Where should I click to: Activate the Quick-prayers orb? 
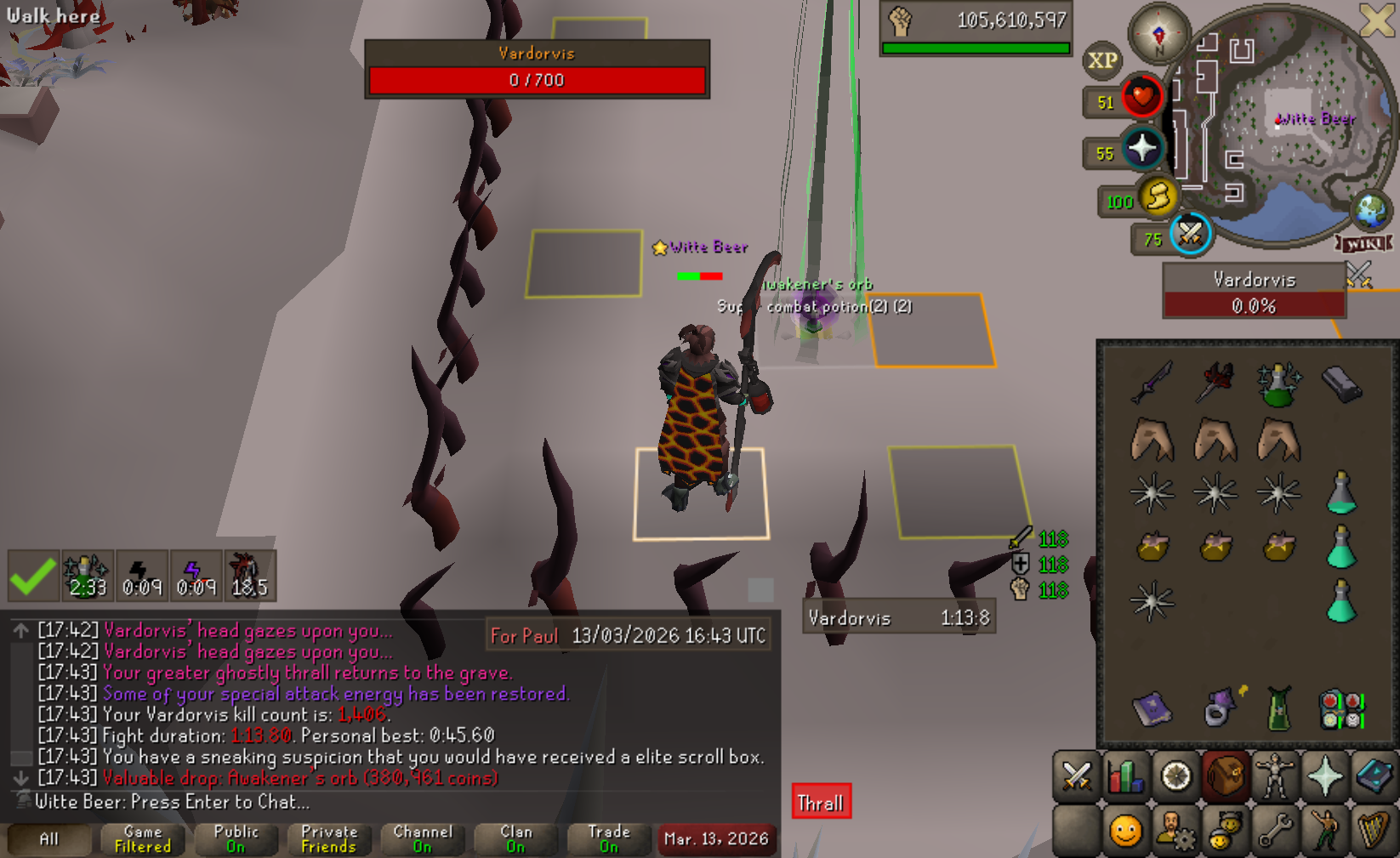(x=1141, y=149)
